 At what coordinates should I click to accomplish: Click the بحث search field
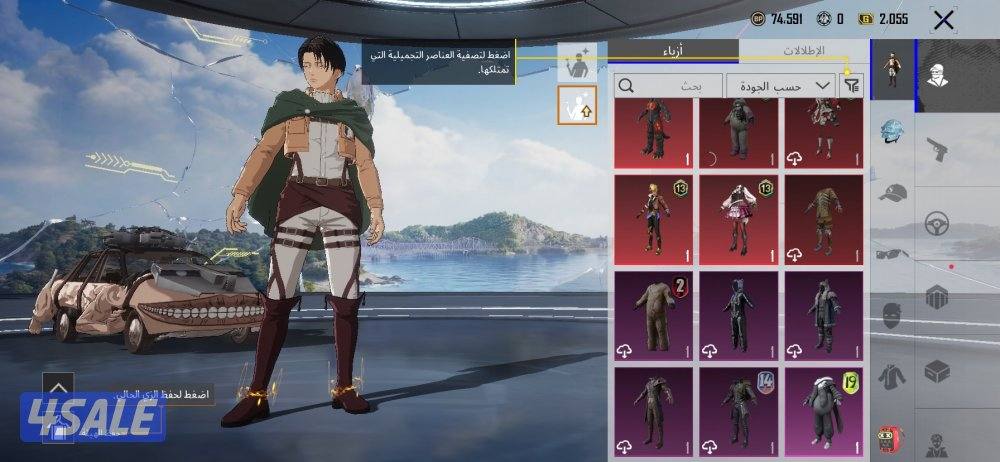(x=669, y=86)
